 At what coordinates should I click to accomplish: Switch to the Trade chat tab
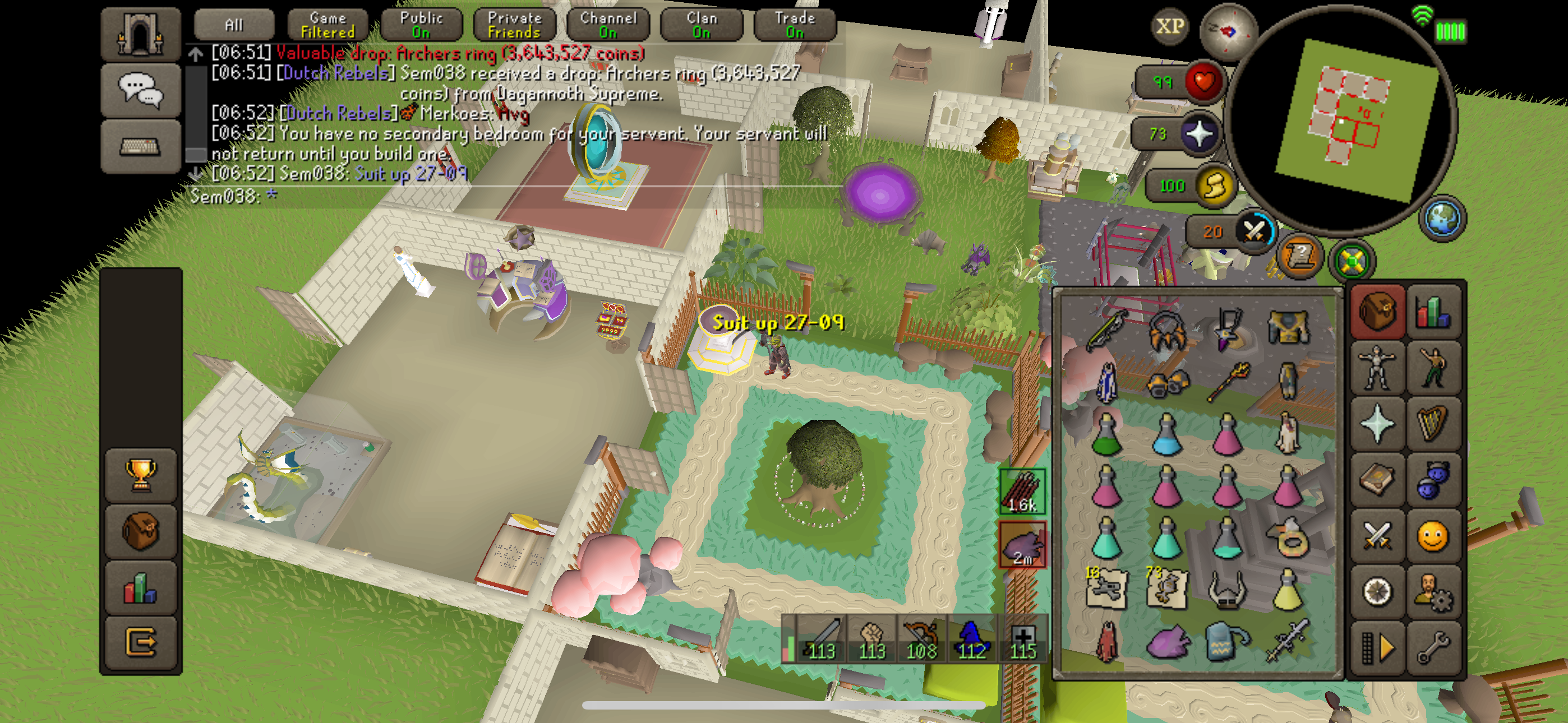pyautogui.click(x=794, y=25)
